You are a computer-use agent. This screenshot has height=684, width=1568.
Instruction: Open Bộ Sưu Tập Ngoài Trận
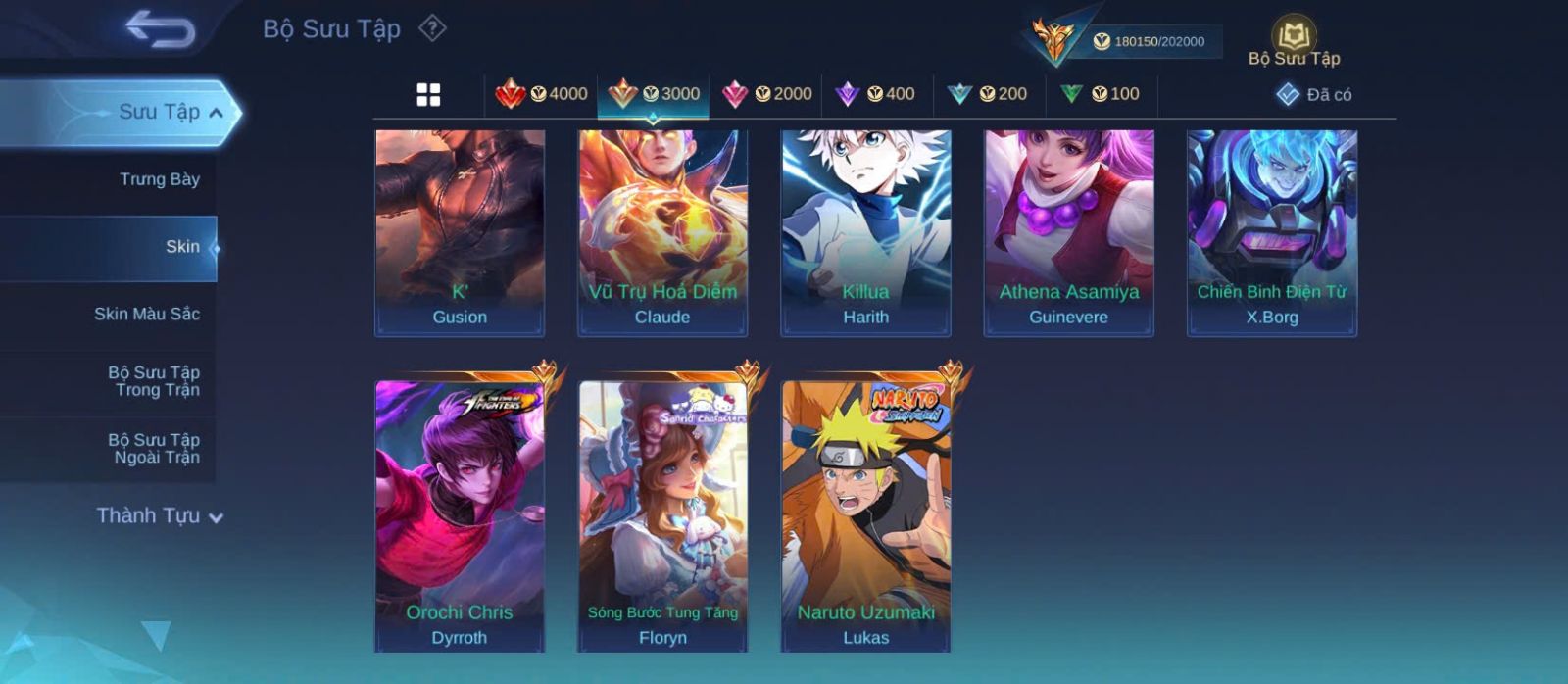[x=154, y=449]
